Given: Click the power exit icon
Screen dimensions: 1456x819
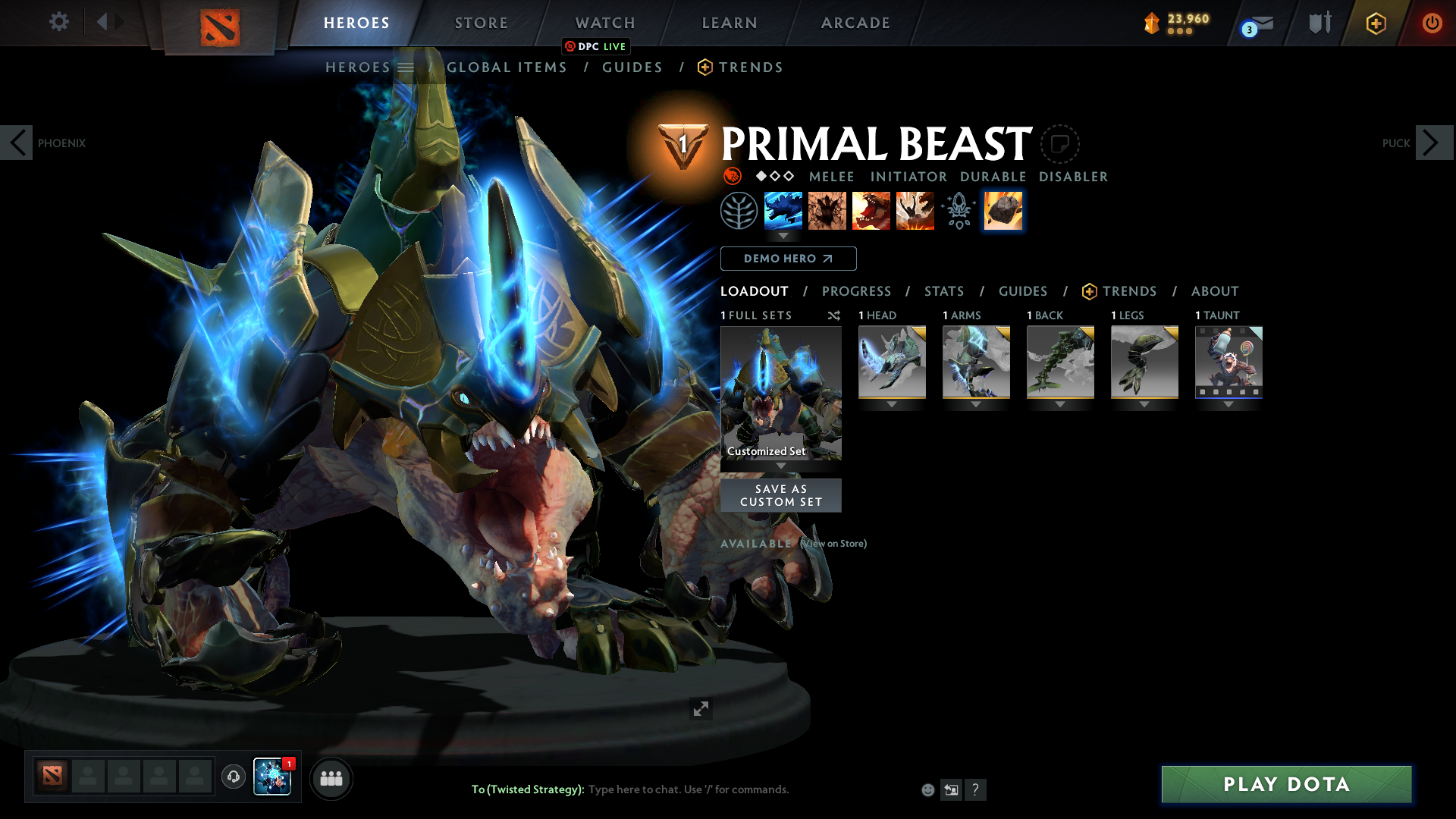Looking at the screenshot, I should (x=1432, y=23).
